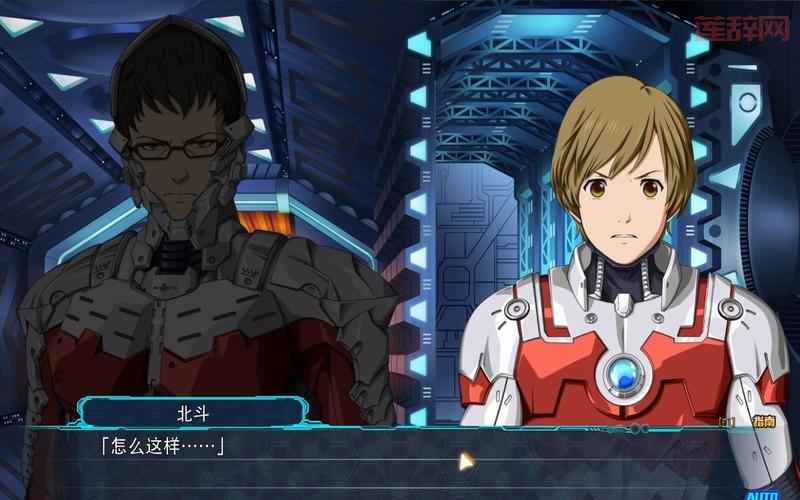800x500 pixels.
Task: Click the dialogue advance arrow
Action: pyautogui.click(x=465, y=461)
